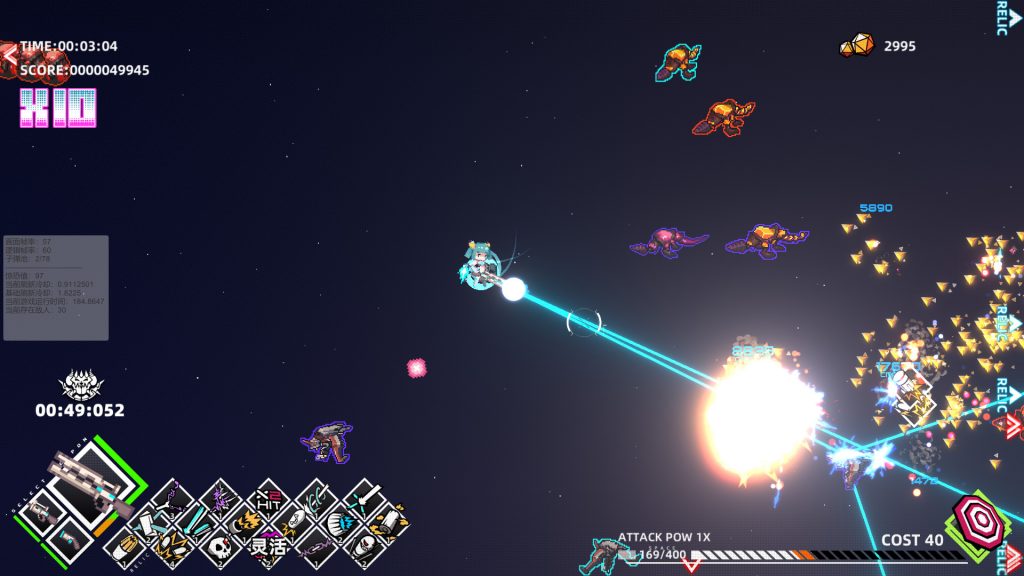Select the purple spark burst relic
The width and height of the screenshot is (1024, 576).
(220, 497)
